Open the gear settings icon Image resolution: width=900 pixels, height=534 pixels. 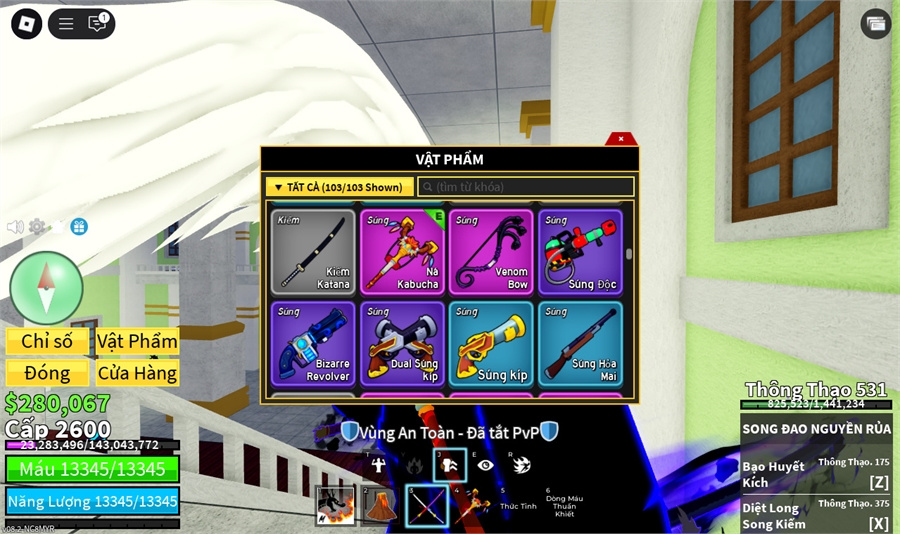pyautogui.click(x=37, y=227)
